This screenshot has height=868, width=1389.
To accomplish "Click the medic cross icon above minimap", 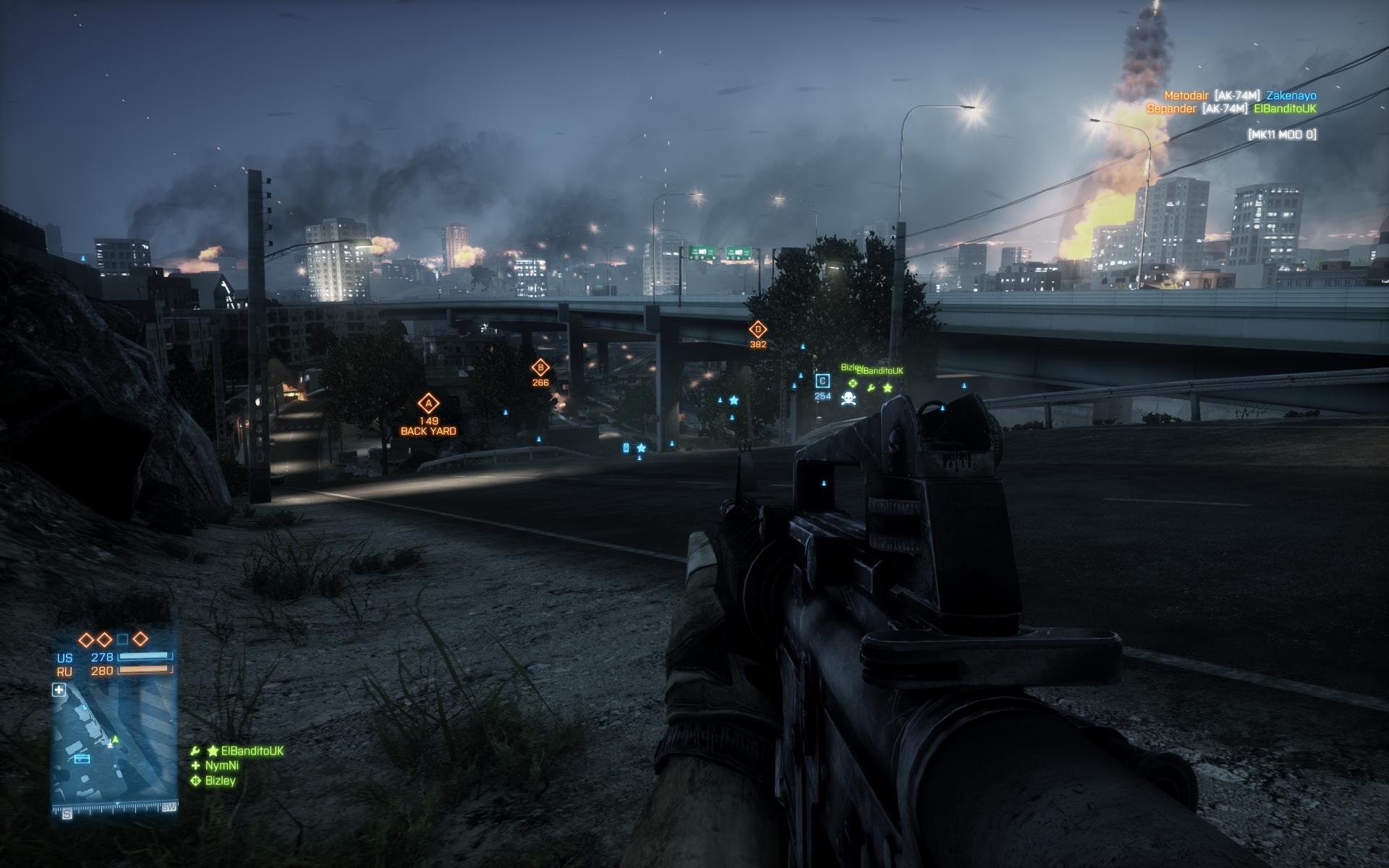I will 59,690.
